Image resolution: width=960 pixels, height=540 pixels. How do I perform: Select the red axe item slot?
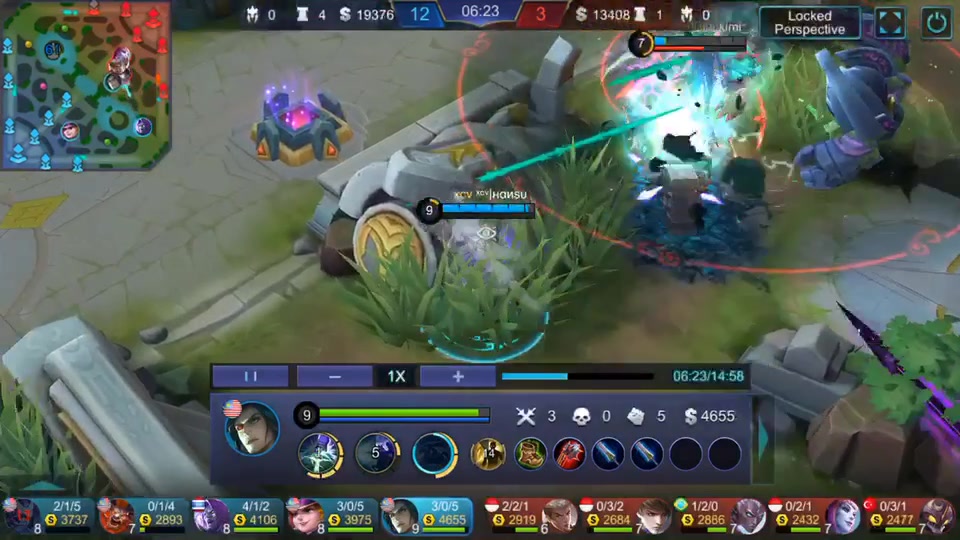pos(570,453)
